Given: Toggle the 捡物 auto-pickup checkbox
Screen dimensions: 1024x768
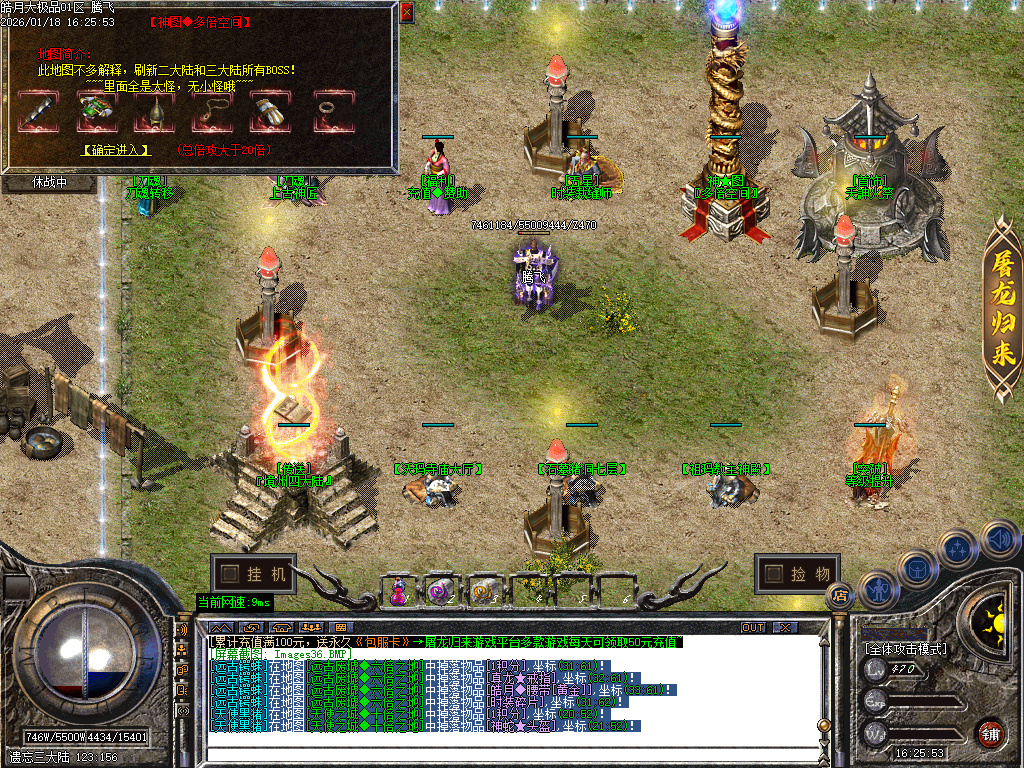Looking at the screenshot, I should (773, 574).
